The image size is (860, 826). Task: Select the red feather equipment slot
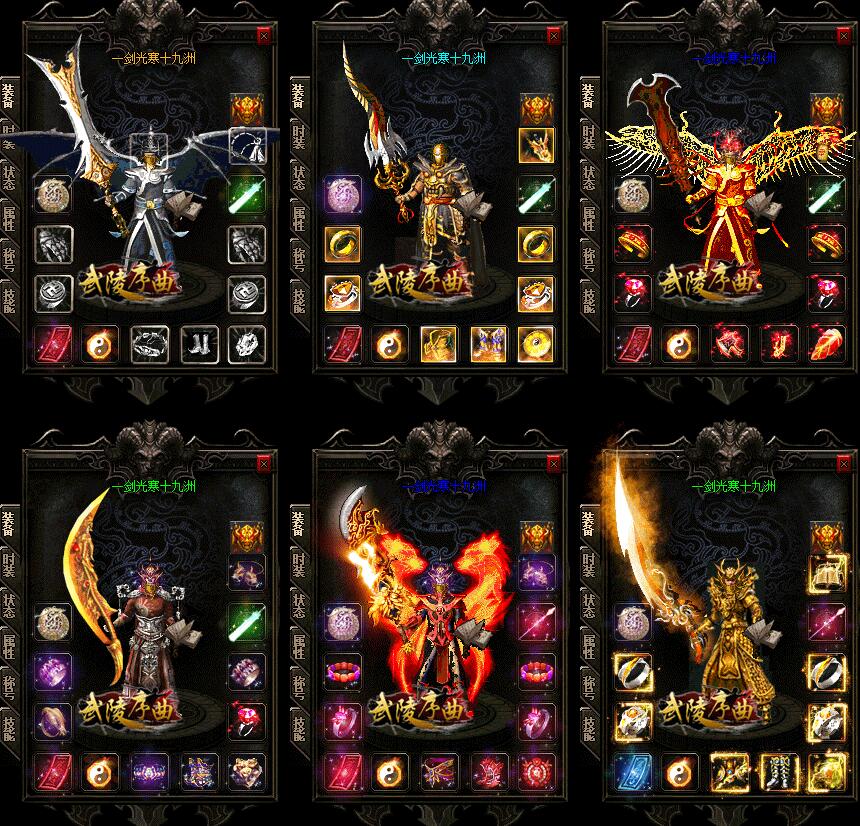coord(827,344)
